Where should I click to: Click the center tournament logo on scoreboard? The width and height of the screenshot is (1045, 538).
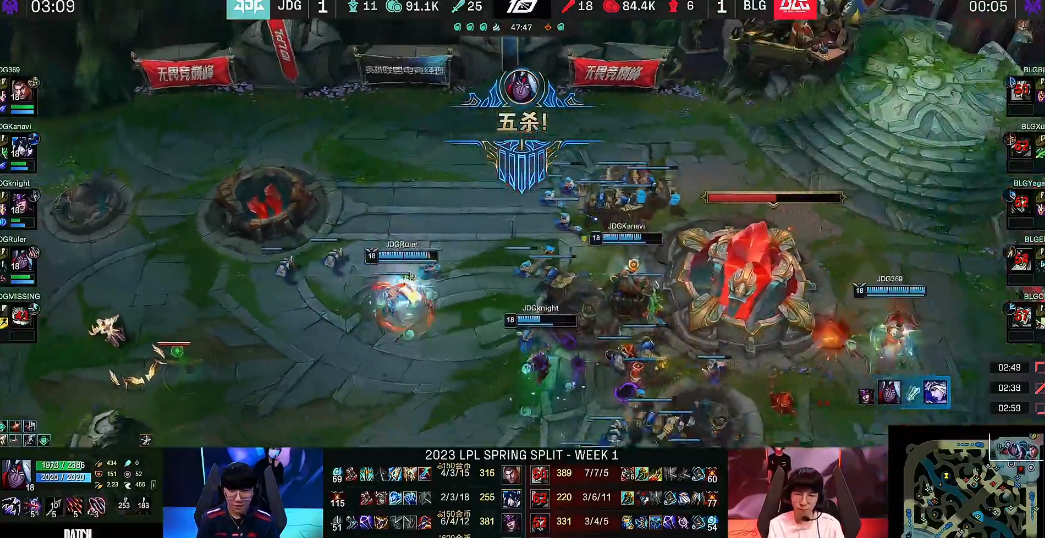point(522,8)
